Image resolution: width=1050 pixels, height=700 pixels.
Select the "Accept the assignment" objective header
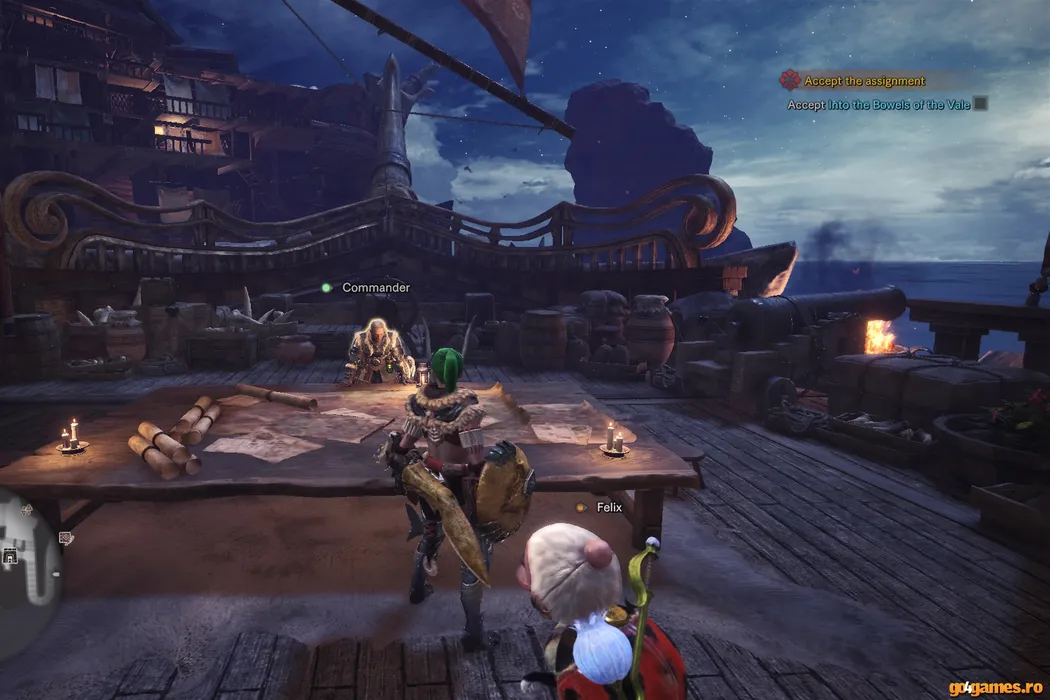tap(864, 81)
